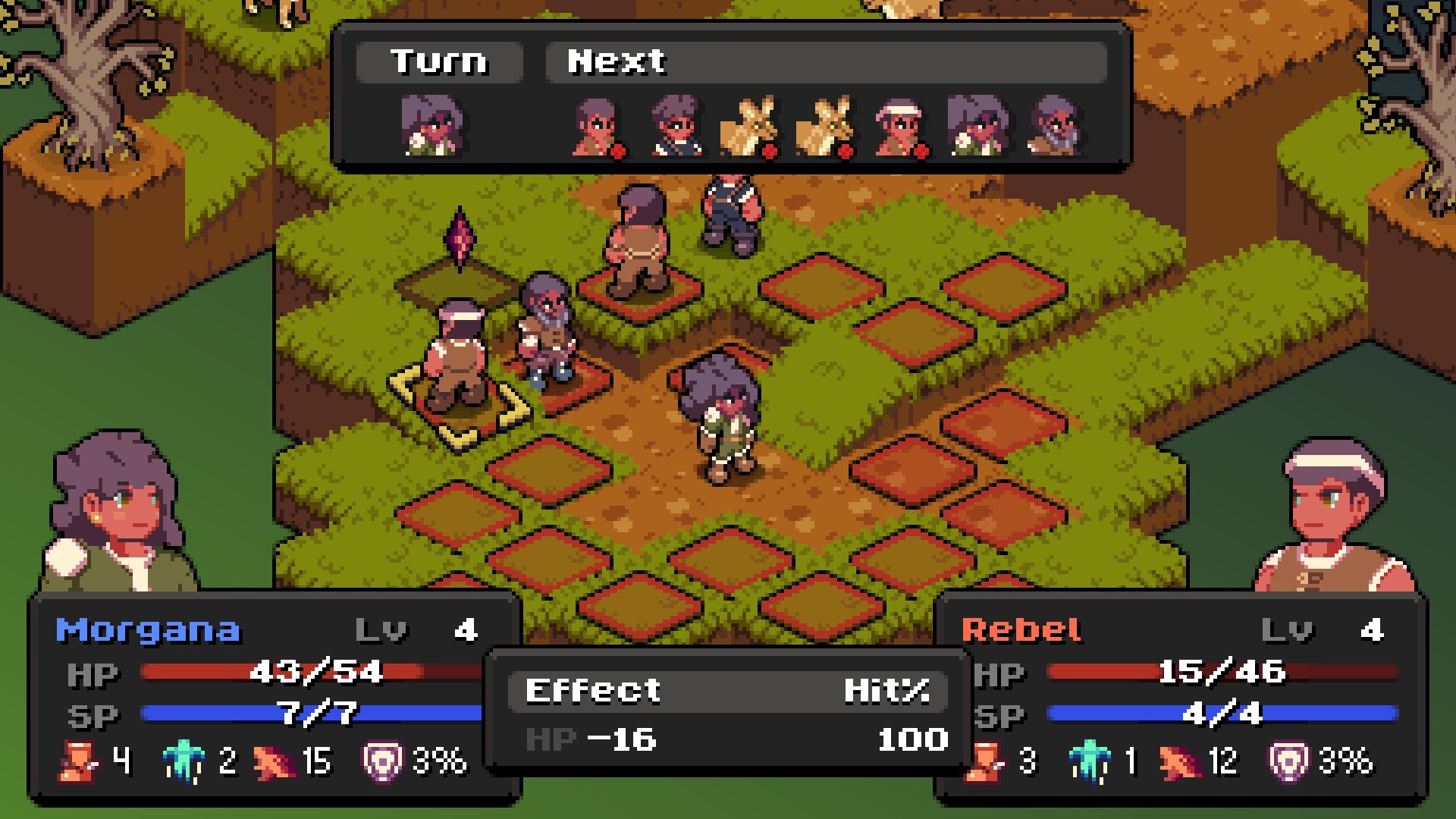This screenshot has height=819, width=1456.
Task: Switch to the Turn tab
Action: click(x=440, y=61)
